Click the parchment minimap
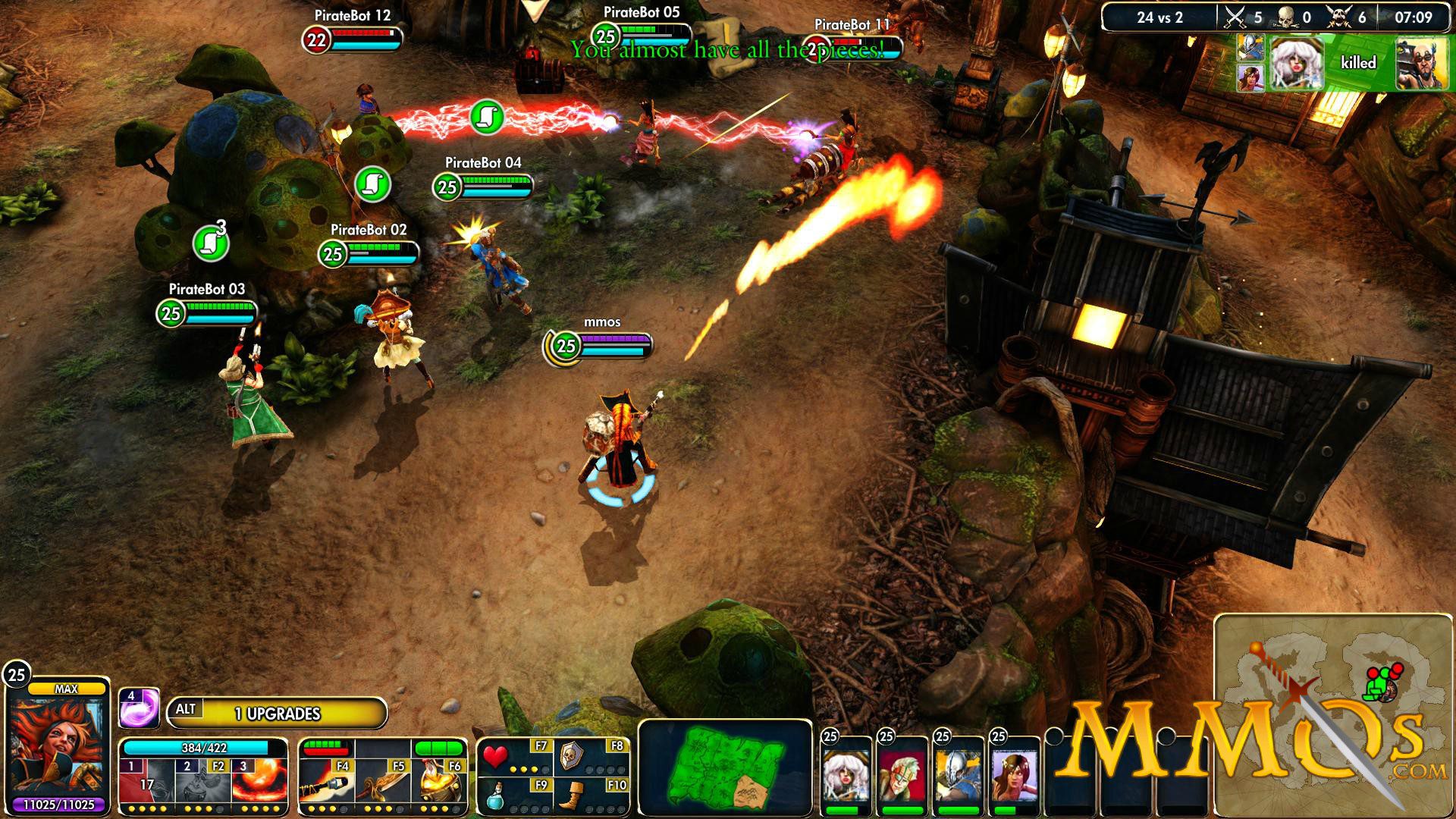1456x819 pixels. click(x=1331, y=713)
